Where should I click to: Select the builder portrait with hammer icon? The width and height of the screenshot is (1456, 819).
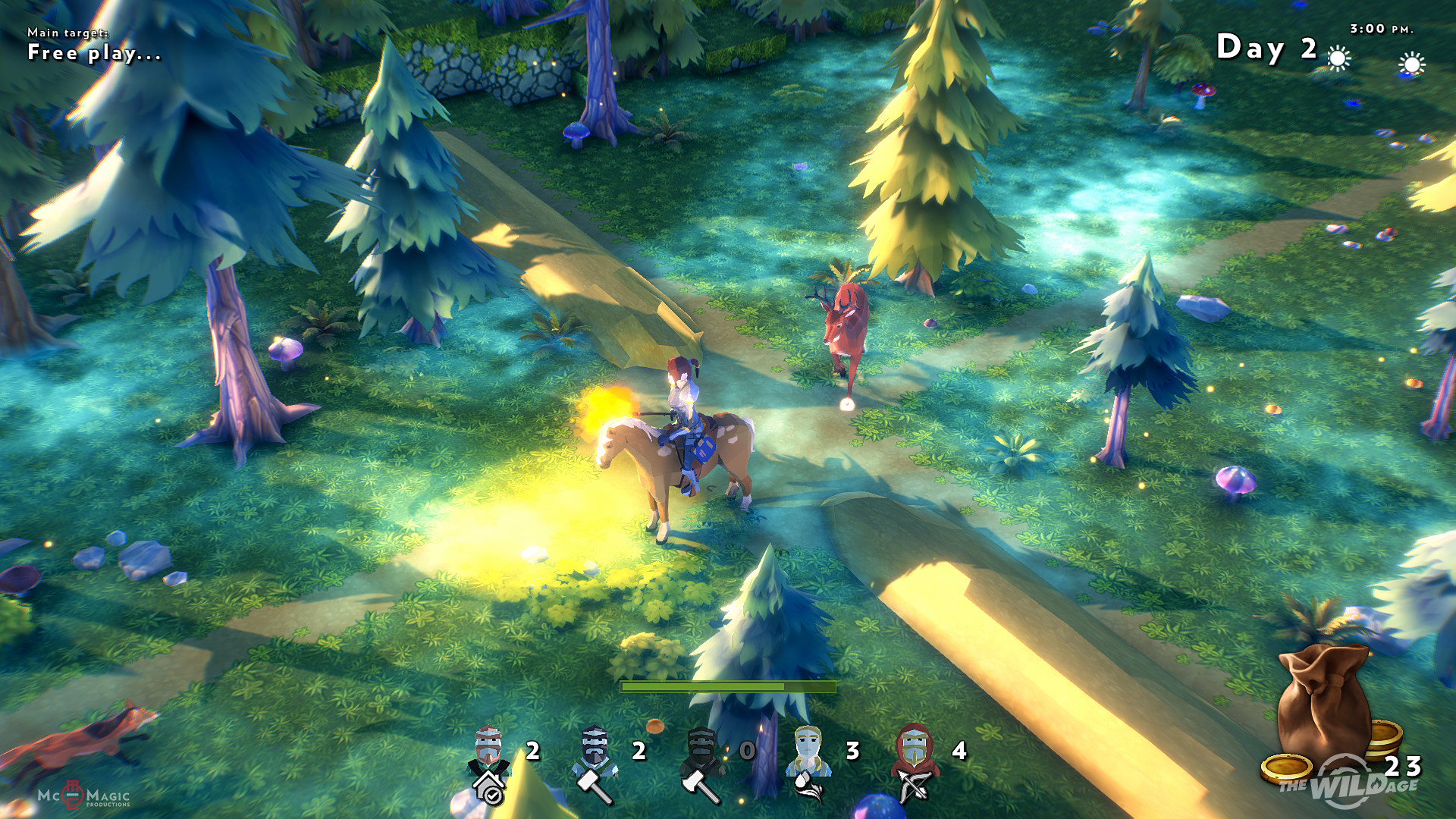coord(595,761)
